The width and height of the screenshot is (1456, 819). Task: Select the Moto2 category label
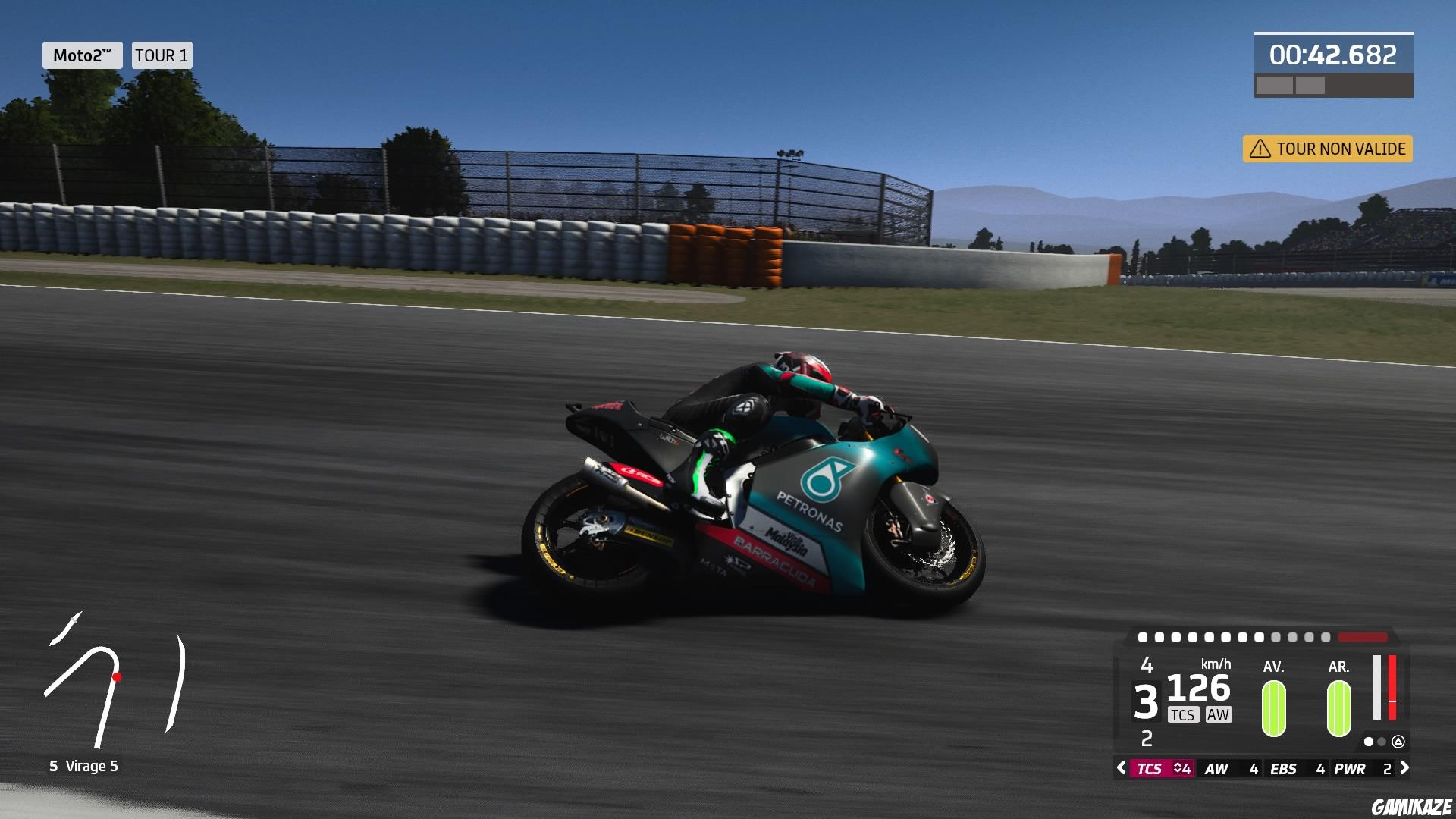82,54
